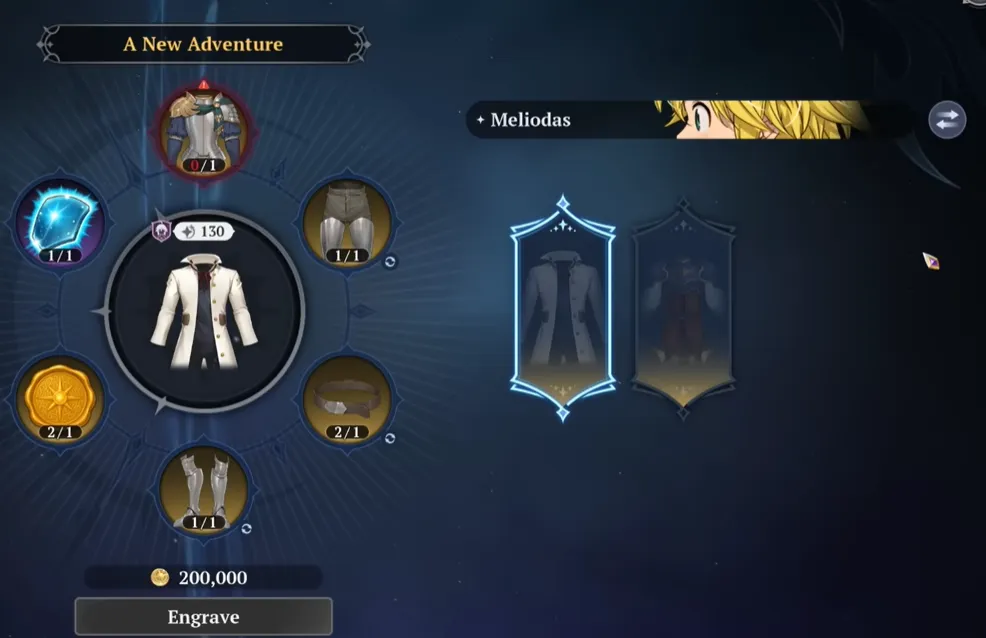The height and width of the screenshot is (638, 986).
Task: Select the armored chest piece material slot
Action: 204,131
